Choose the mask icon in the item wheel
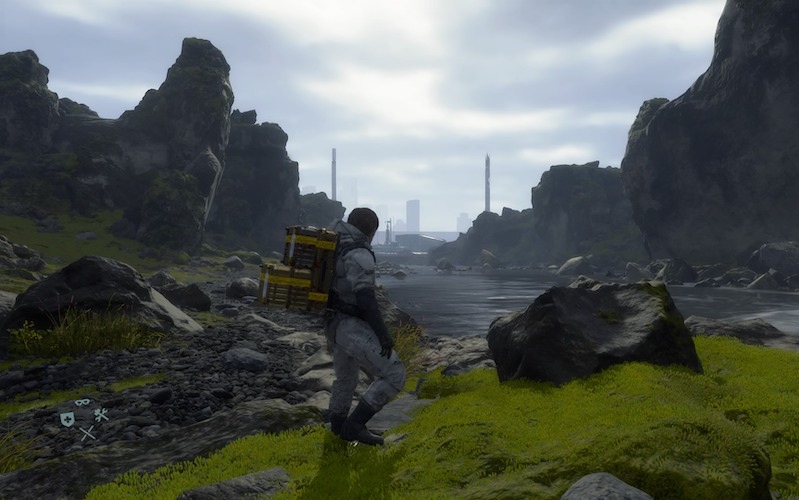Viewport: 799px width, 500px height. click(83, 403)
